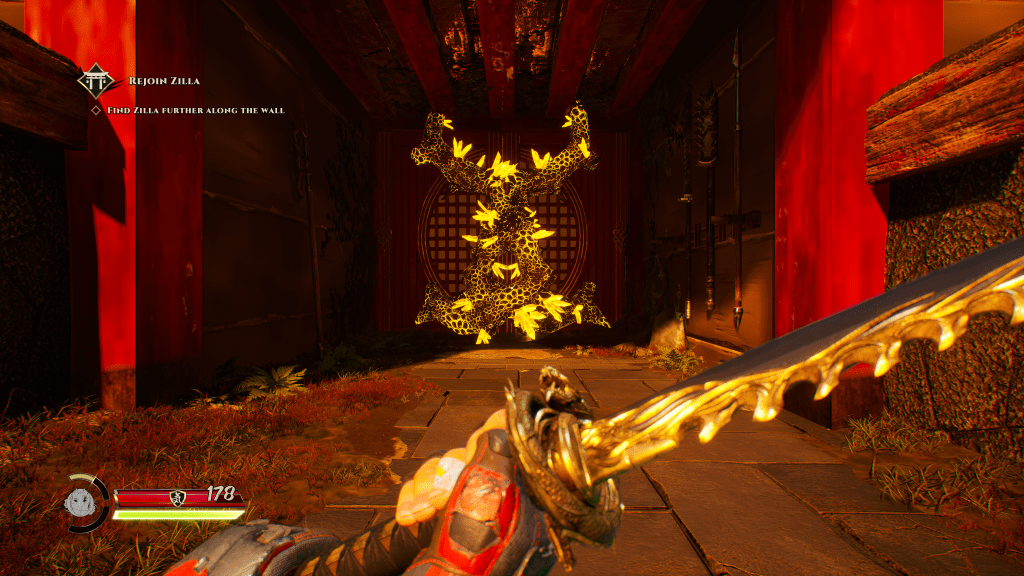1024x576 pixels.
Task: Select the 'Find Zilla further along the wall' objective
Action: [x=195, y=110]
